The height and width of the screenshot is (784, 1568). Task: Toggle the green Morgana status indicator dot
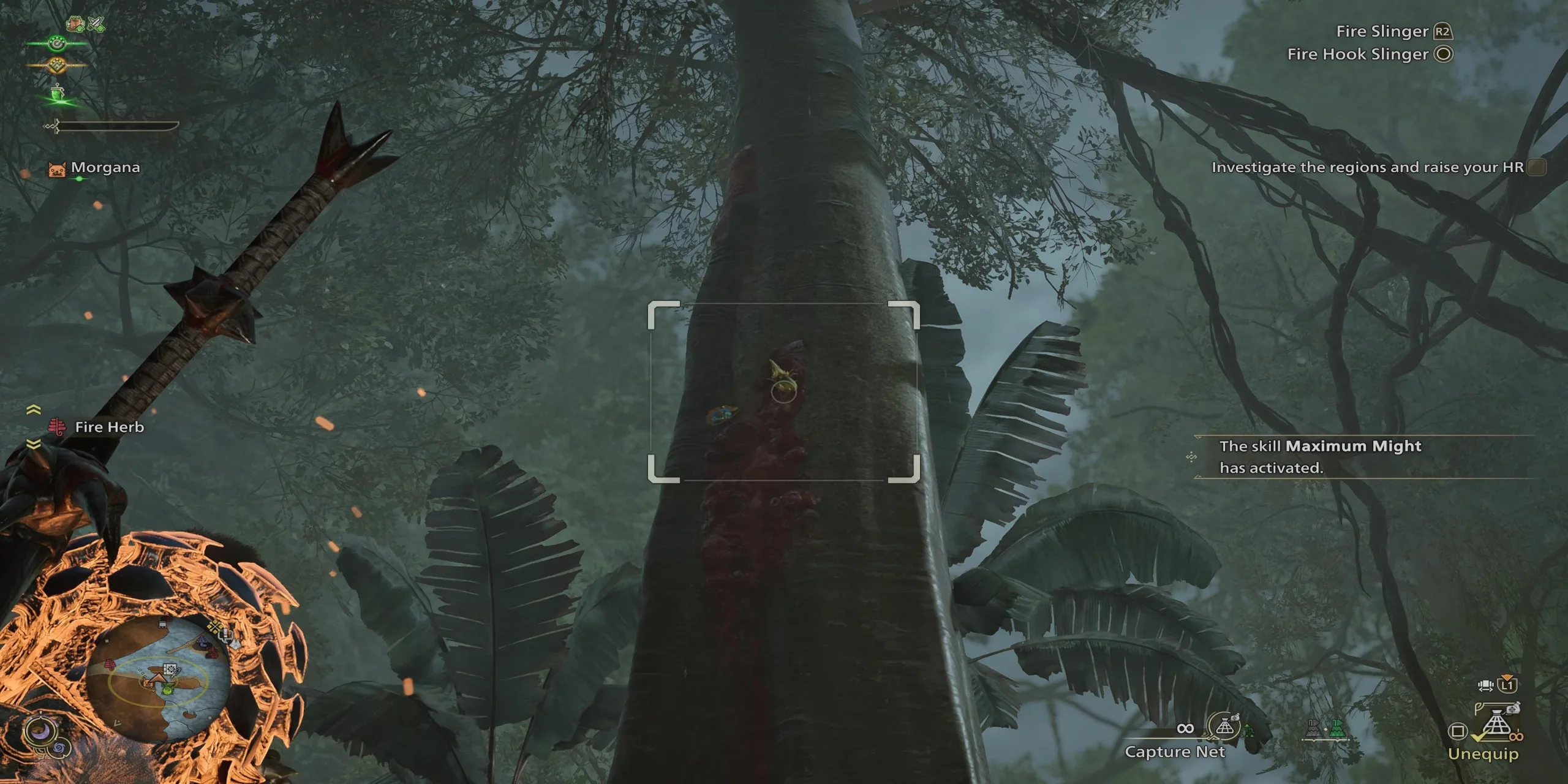tap(79, 179)
